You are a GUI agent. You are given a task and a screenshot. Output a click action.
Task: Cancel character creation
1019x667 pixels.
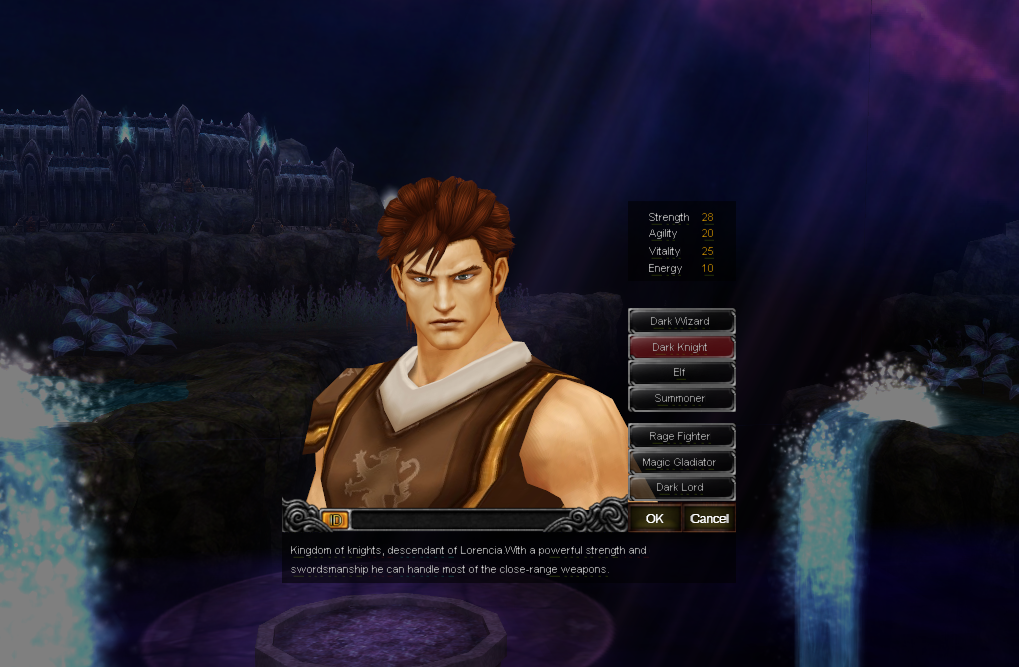(x=709, y=518)
